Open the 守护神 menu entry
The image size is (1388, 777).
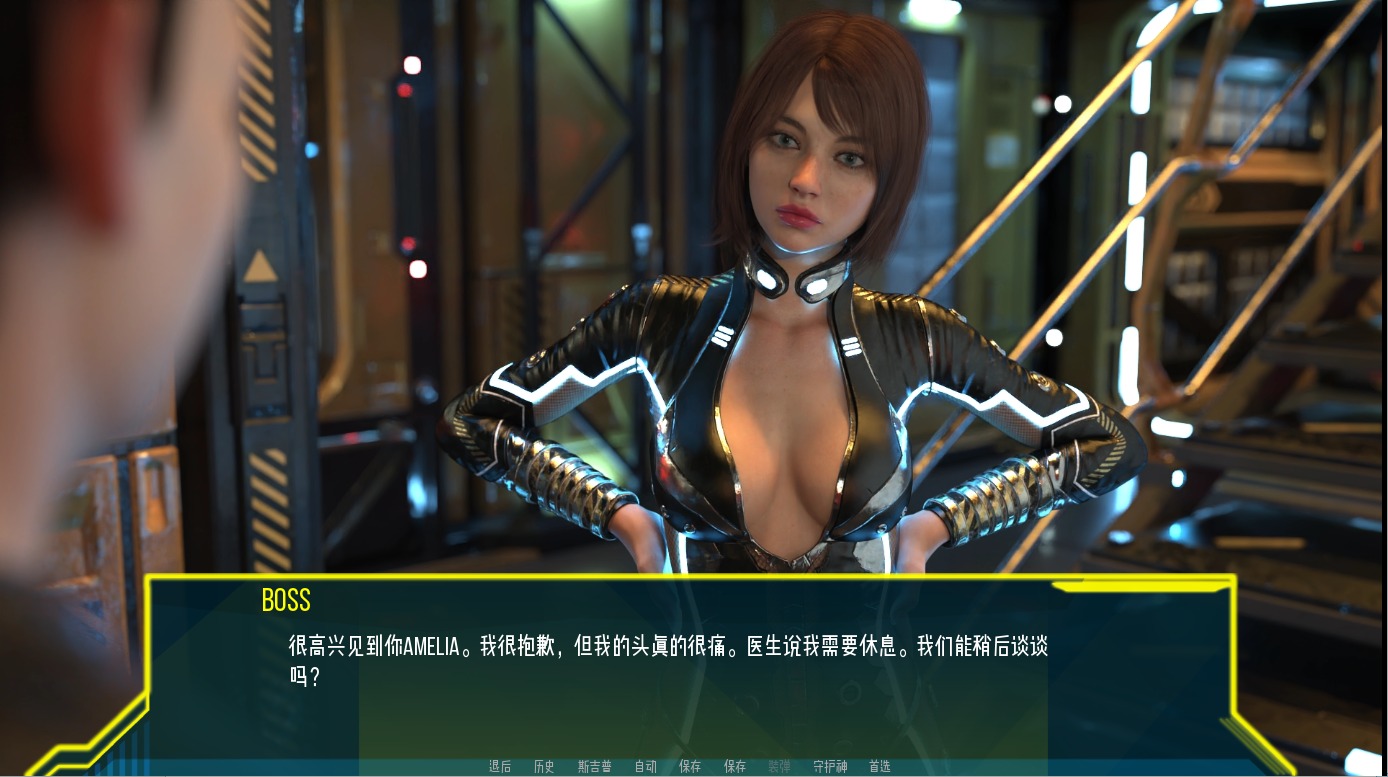(x=830, y=767)
